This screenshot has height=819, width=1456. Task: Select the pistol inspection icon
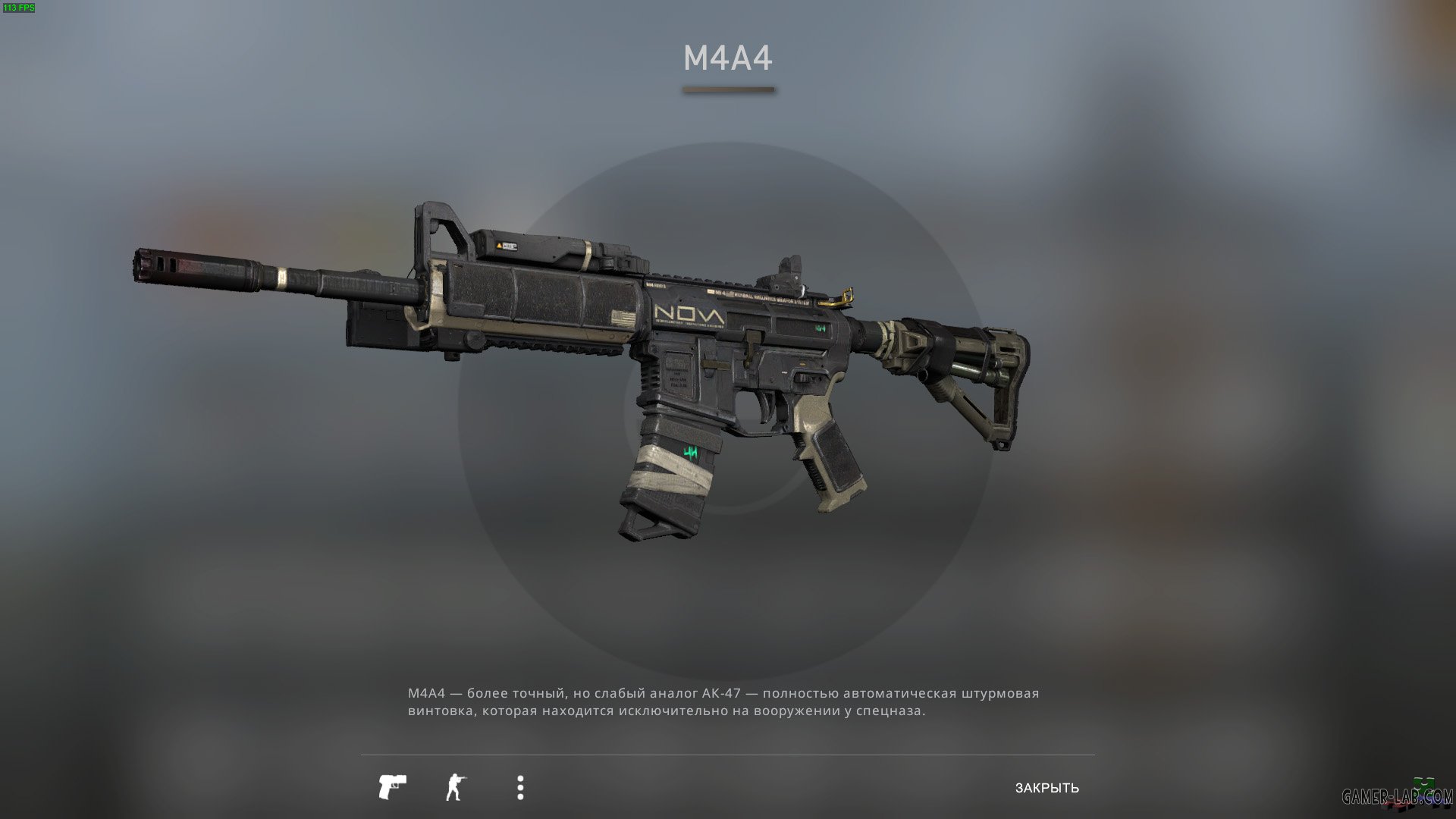tap(392, 787)
